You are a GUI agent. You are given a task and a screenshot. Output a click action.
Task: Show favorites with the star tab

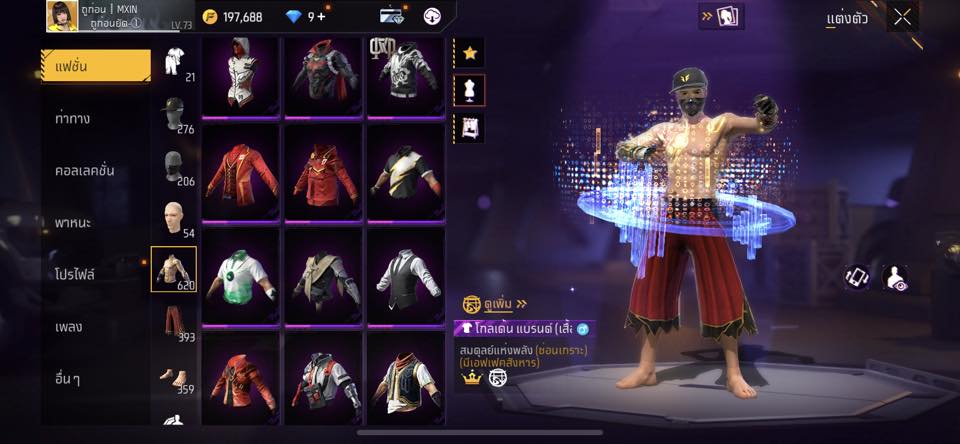[470, 52]
